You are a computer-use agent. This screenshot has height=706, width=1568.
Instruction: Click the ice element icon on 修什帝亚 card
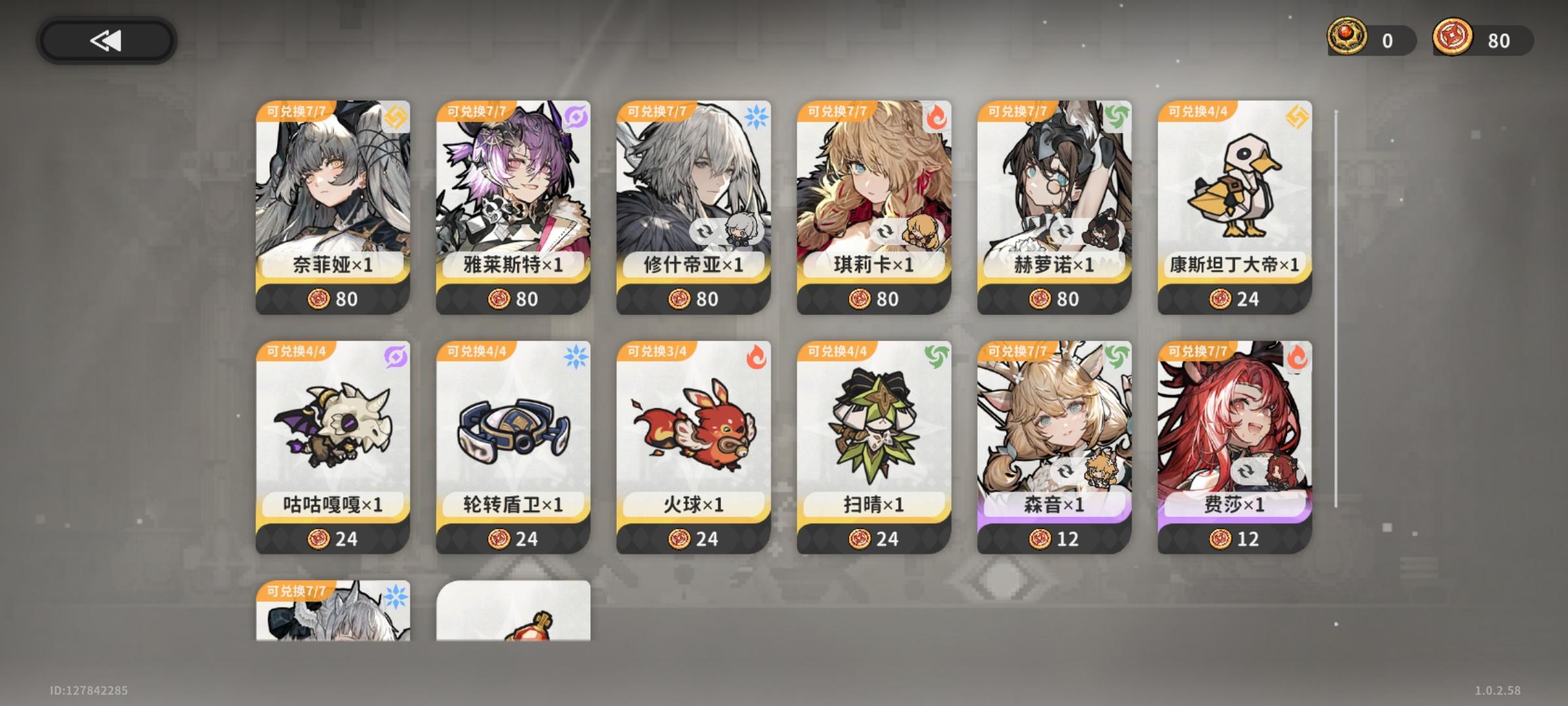click(757, 115)
